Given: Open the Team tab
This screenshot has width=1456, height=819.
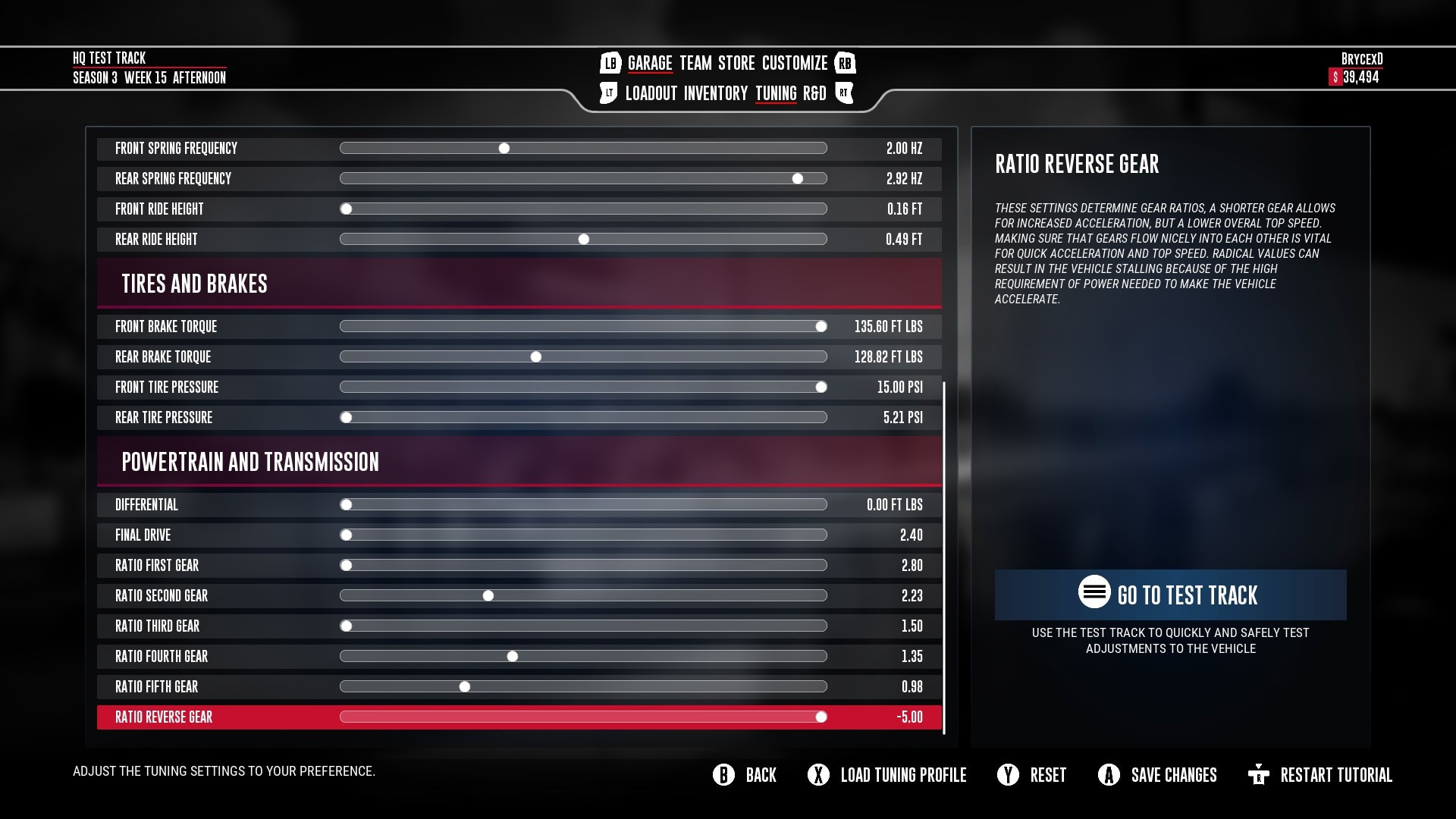Looking at the screenshot, I should click(695, 63).
